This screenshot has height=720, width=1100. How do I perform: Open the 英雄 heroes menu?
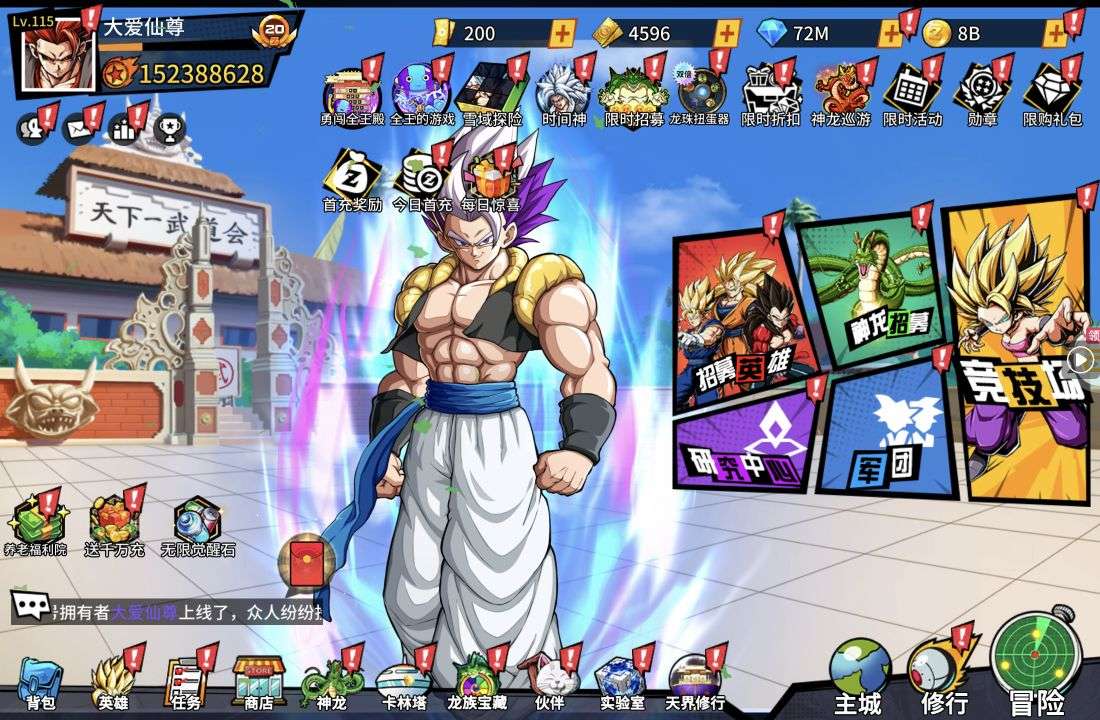point(112,683)
